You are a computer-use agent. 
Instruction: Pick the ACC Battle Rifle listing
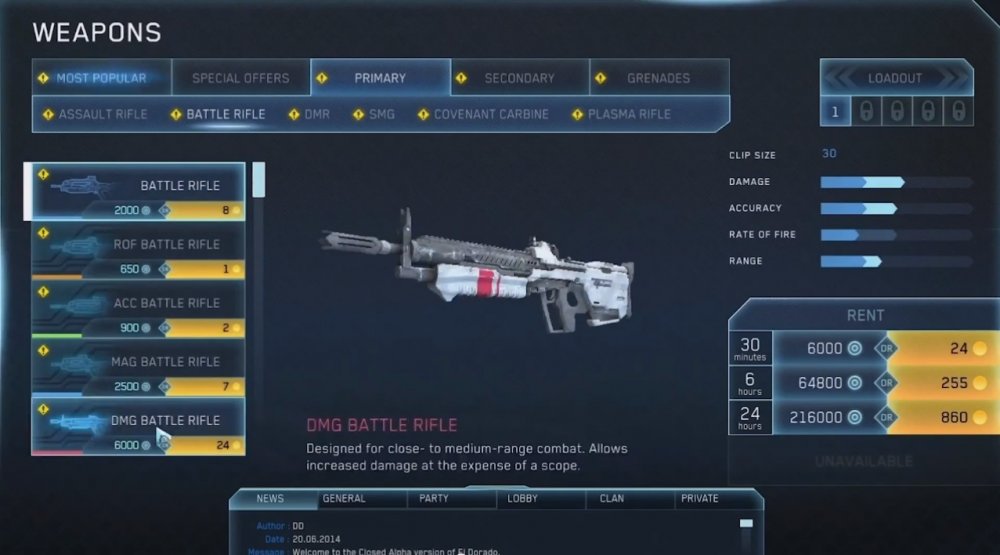(x=139, y=308)
